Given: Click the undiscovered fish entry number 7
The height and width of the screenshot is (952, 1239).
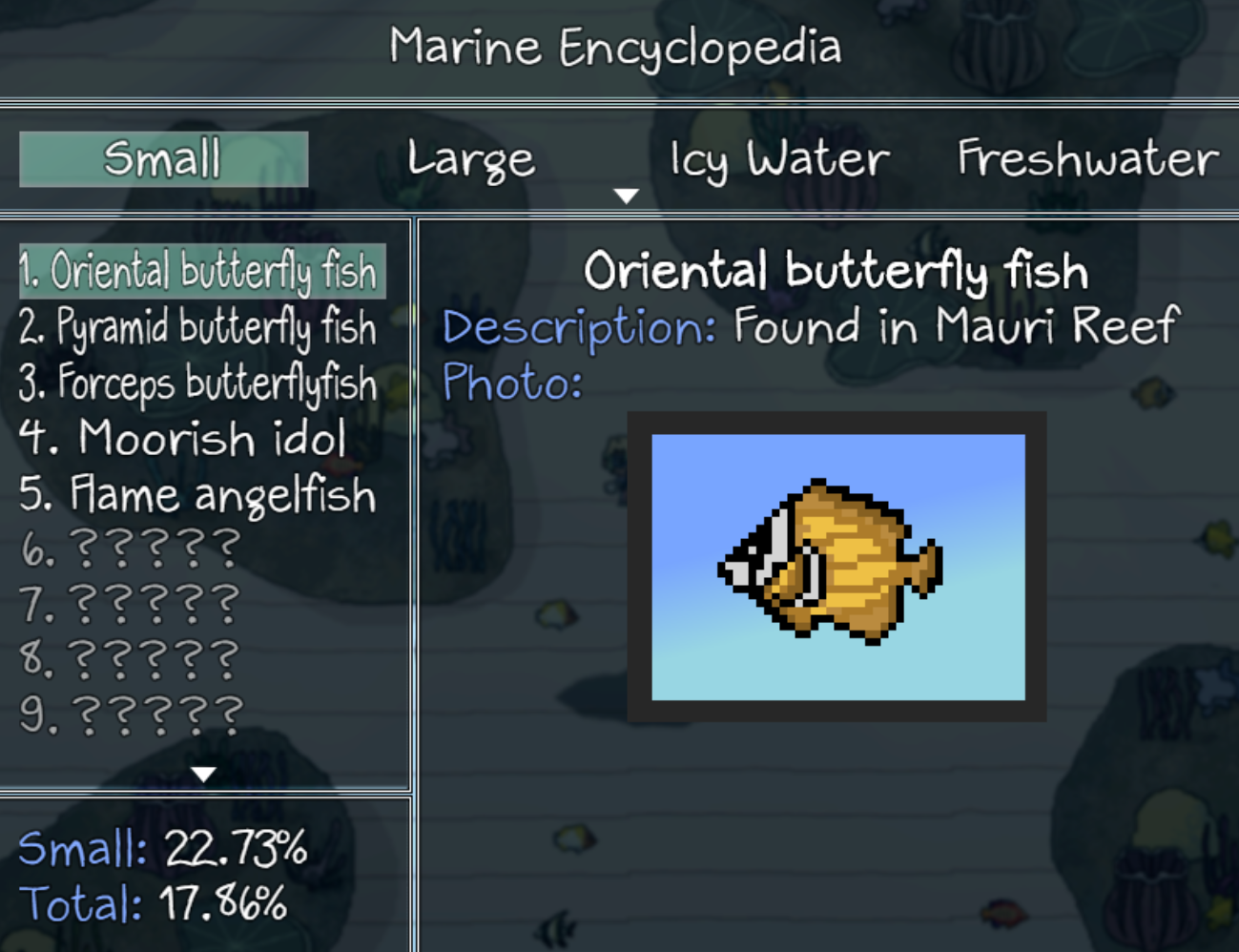Looking at the screenshot, I should pyautogui.click(x=129, y=603).
